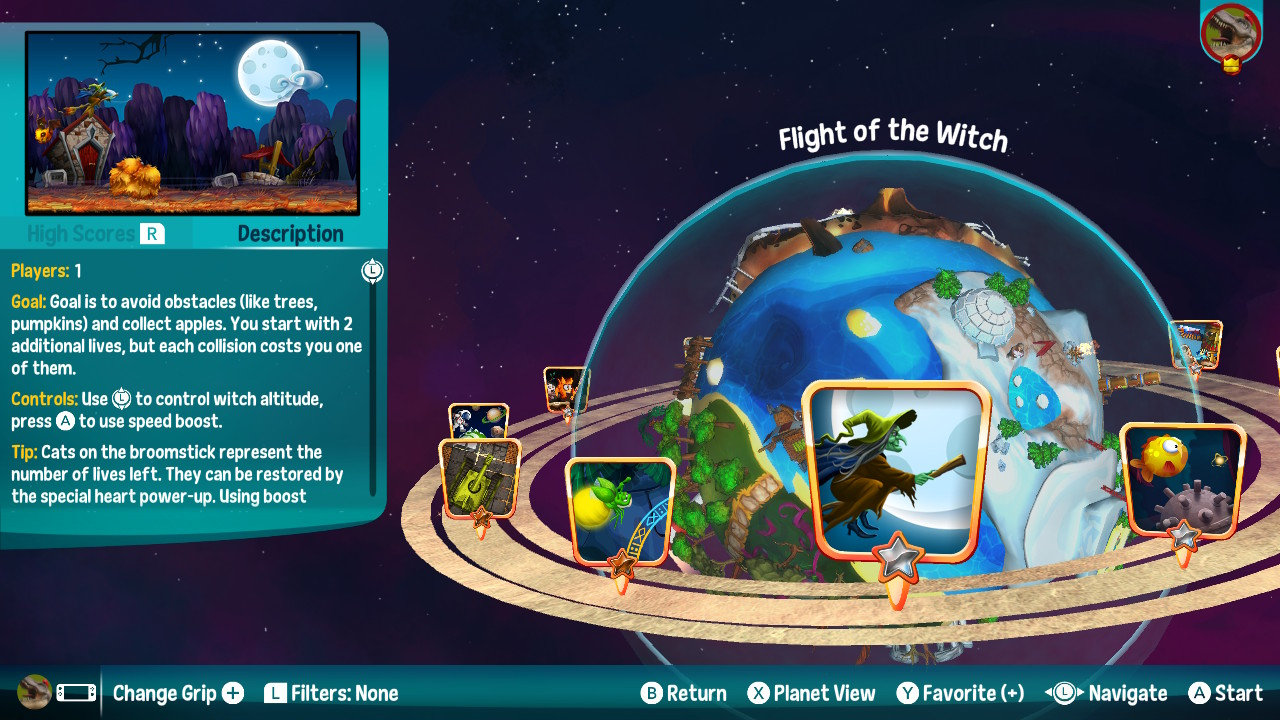Start the selected minigame

pos(1226,693)
